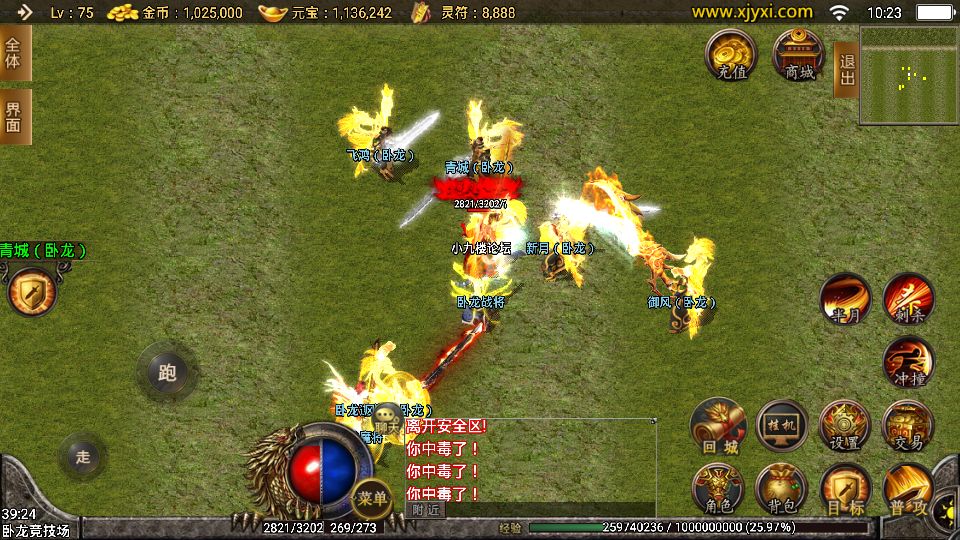Tap the 退出 exit tab
This screenshot has height=540, width=960.
tap(846, 69)
